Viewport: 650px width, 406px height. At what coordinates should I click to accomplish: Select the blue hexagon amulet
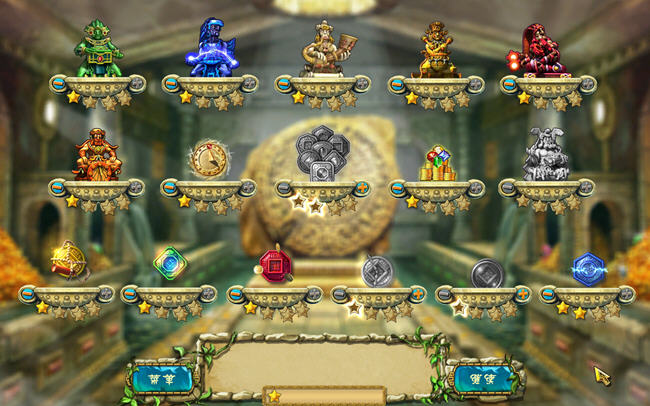587,267
